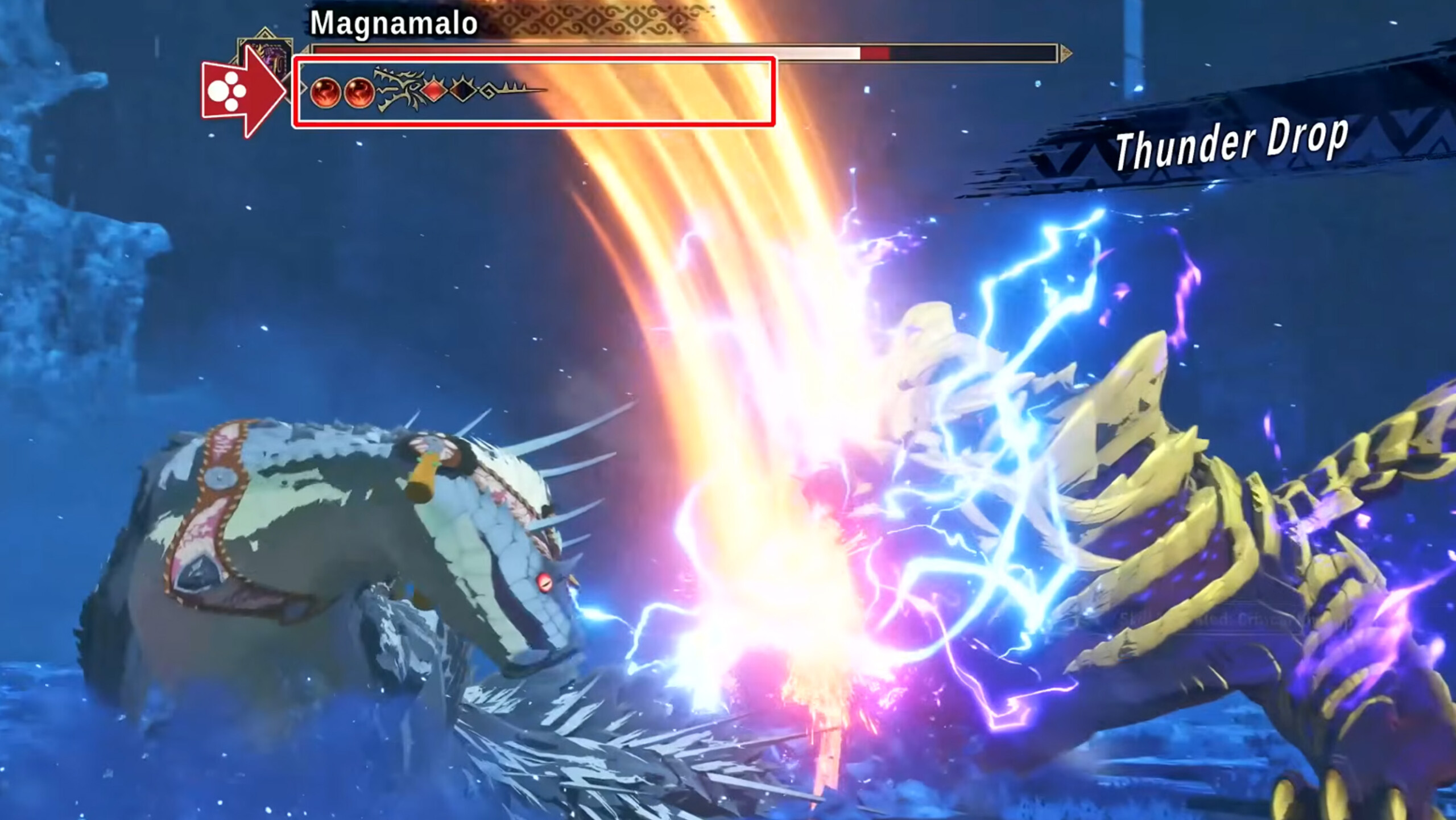Select the dark empty diamond gauge marker
The width and height of the screenshot is (1456, 820).
pos(462,90)
